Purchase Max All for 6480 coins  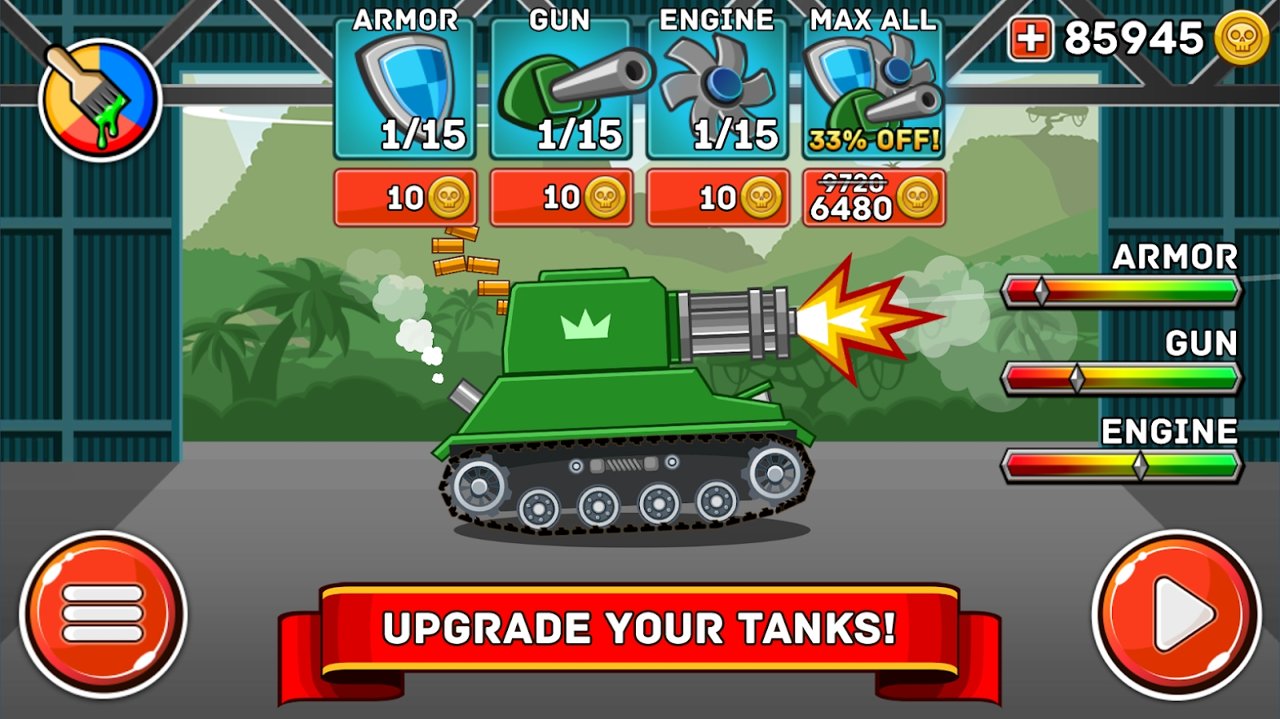pyautogui.click(x=873, y=198)
